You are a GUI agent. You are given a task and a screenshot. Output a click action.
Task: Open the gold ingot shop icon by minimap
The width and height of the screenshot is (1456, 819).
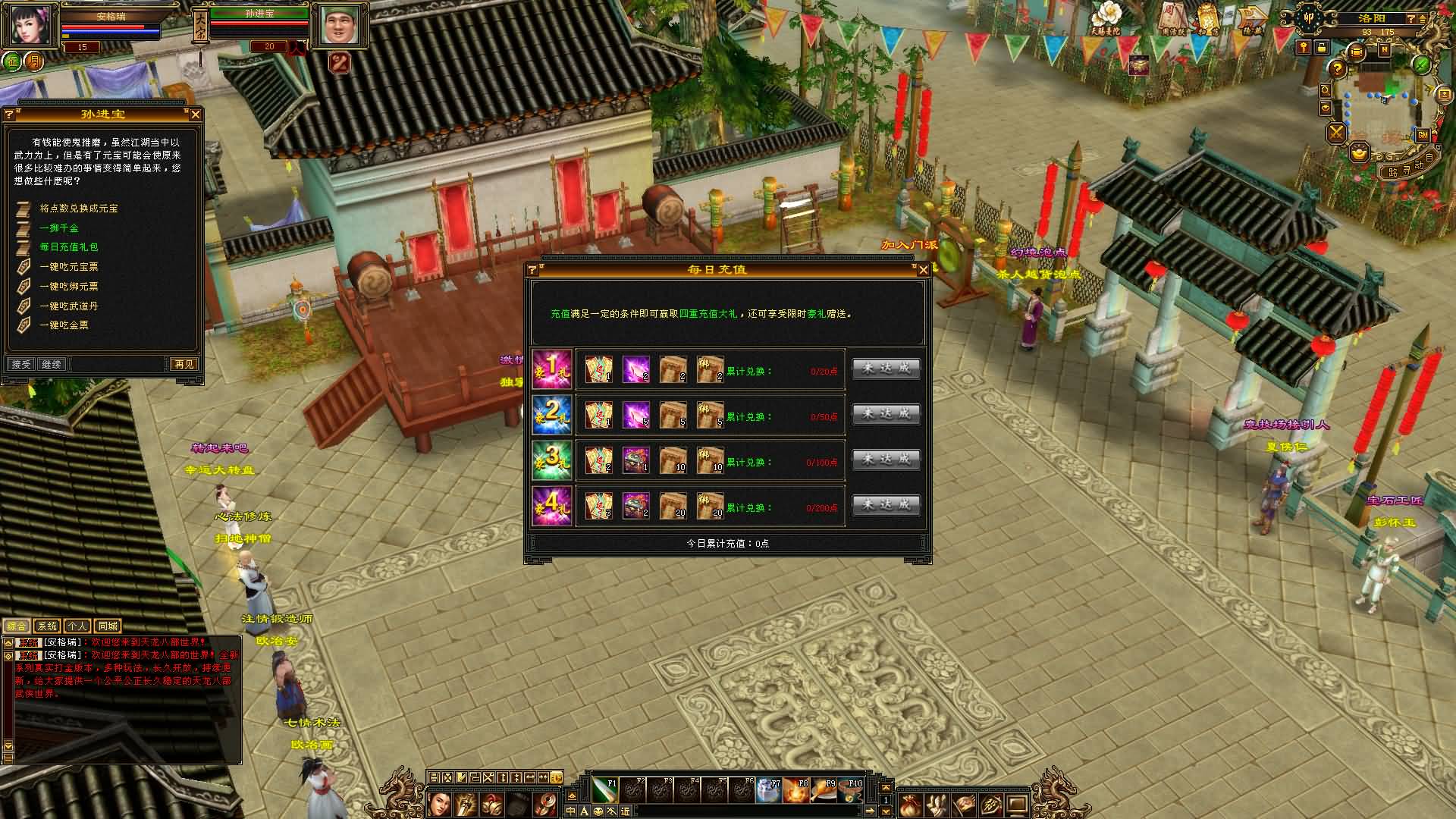click(1360, 153)
